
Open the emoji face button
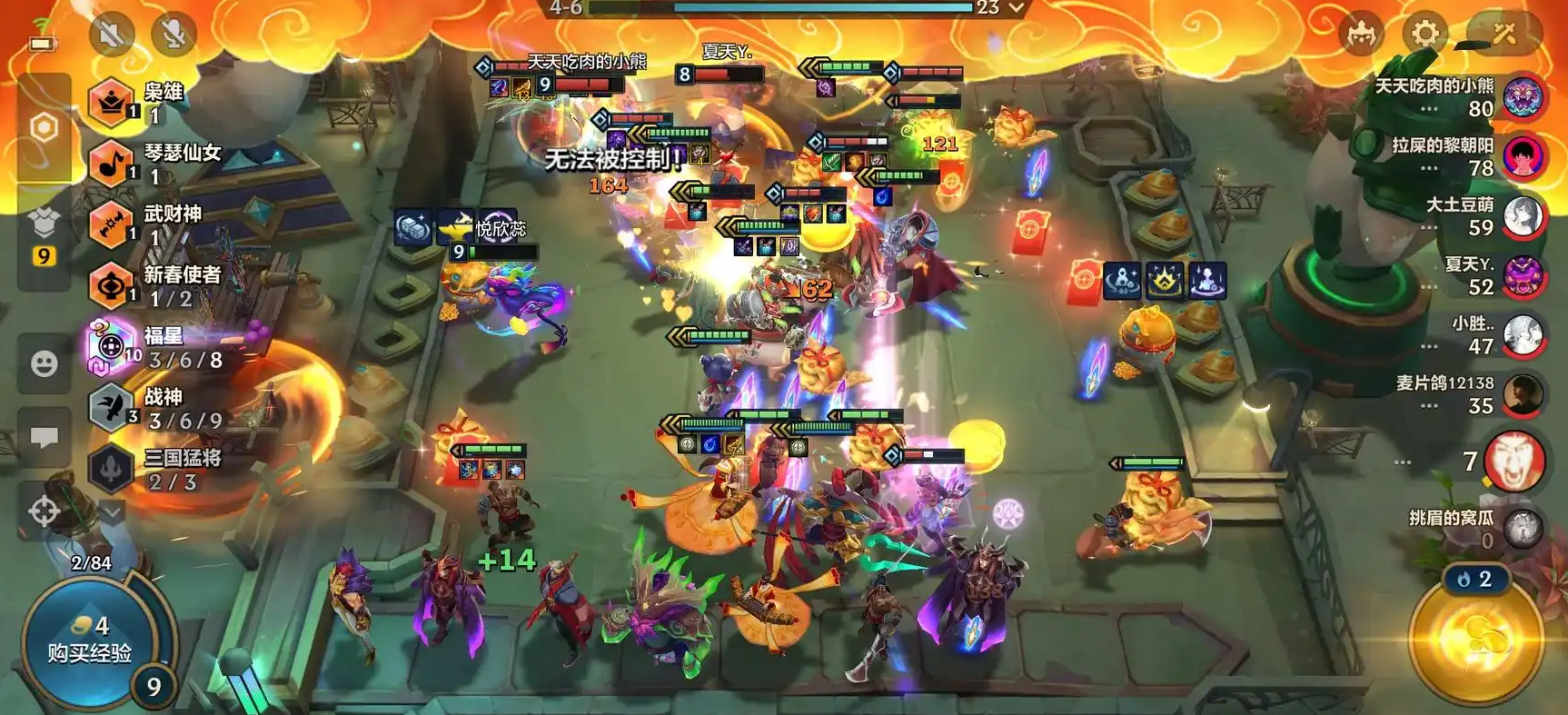45,364
